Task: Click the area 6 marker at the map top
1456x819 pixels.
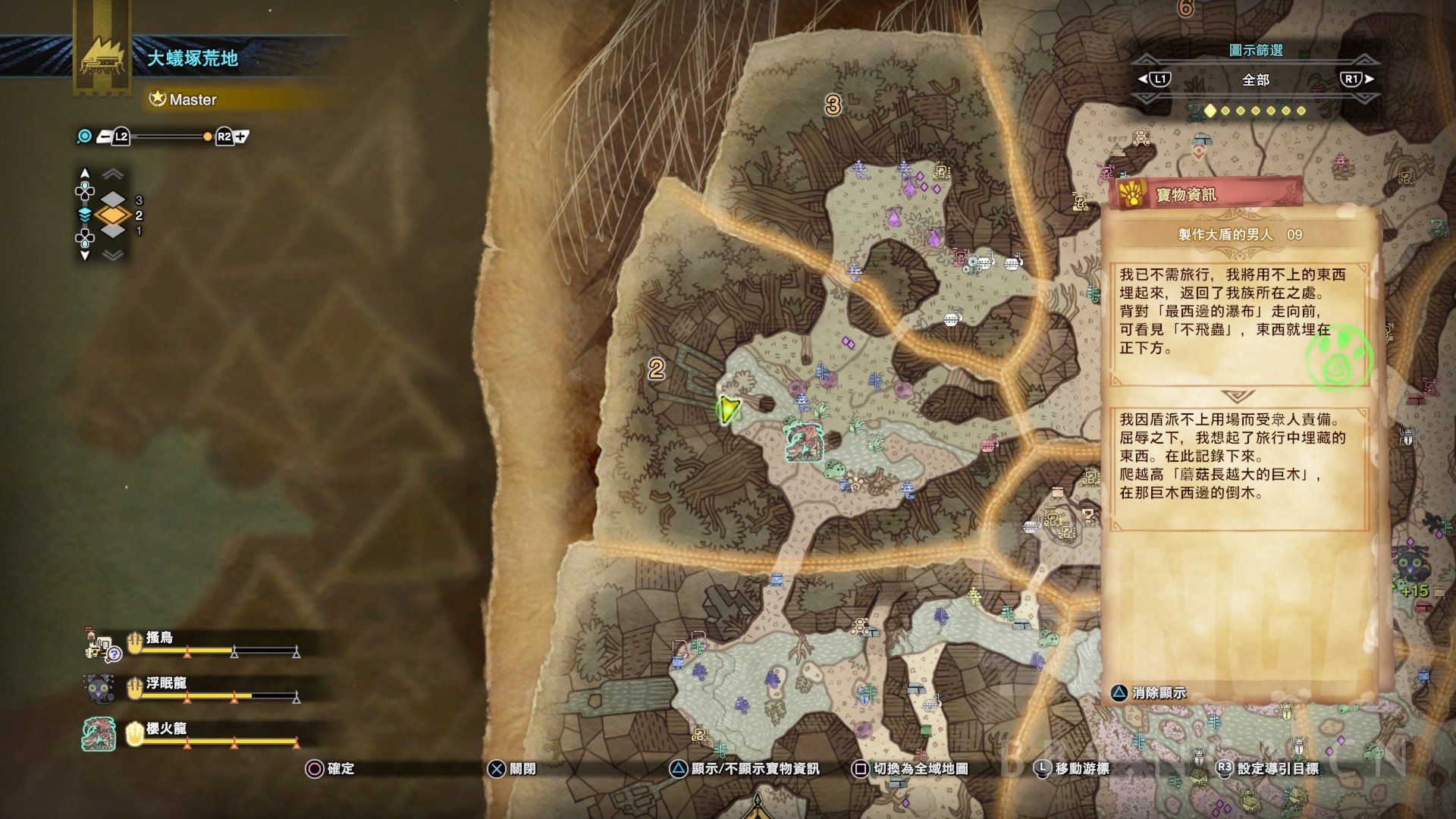Action: [1185, 8]
